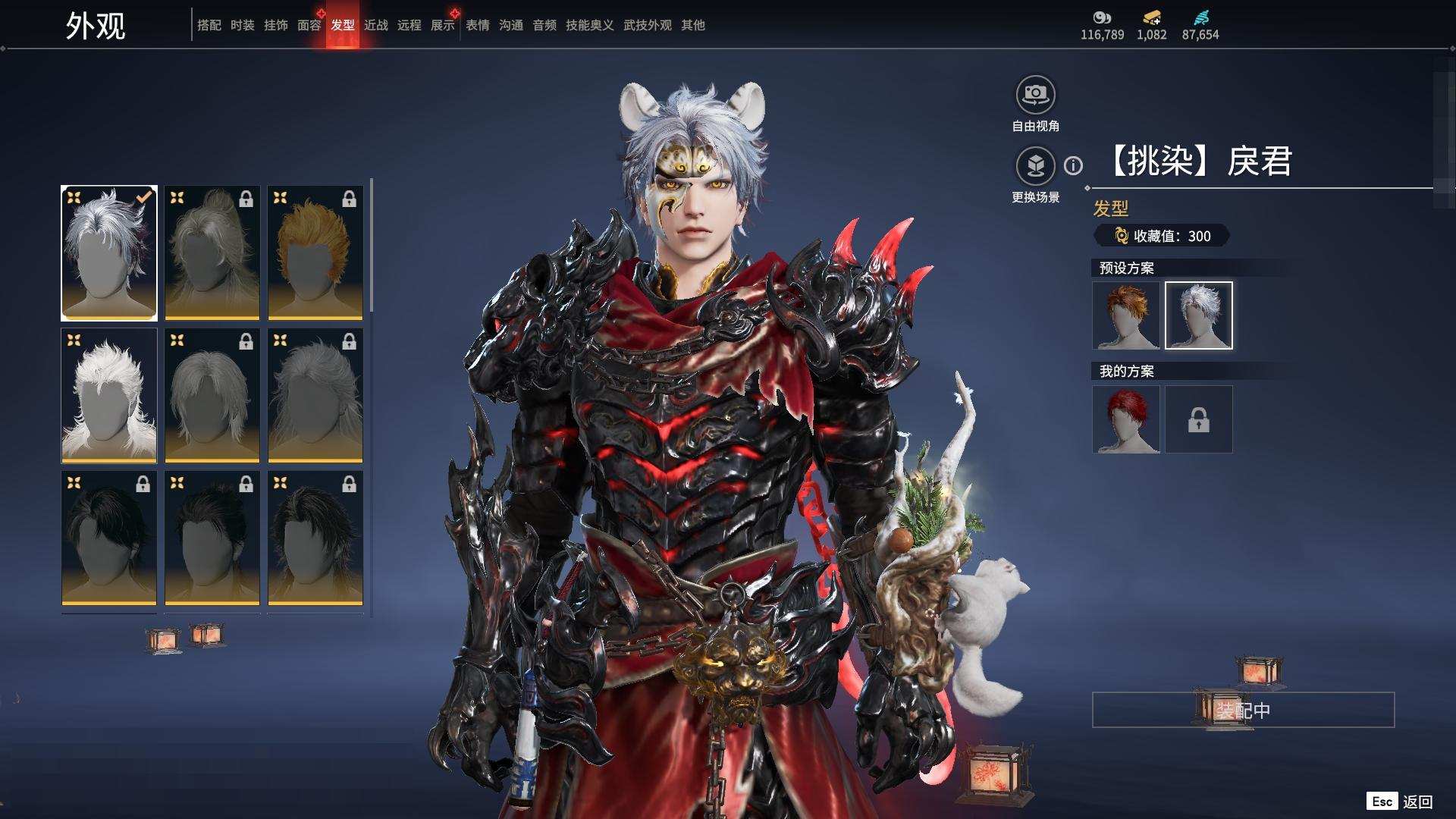Viewport: 1456px width, 819px height.
Task: Switch to the 搭配 tab
Action: pyautogui.click(x=209, y=25)
